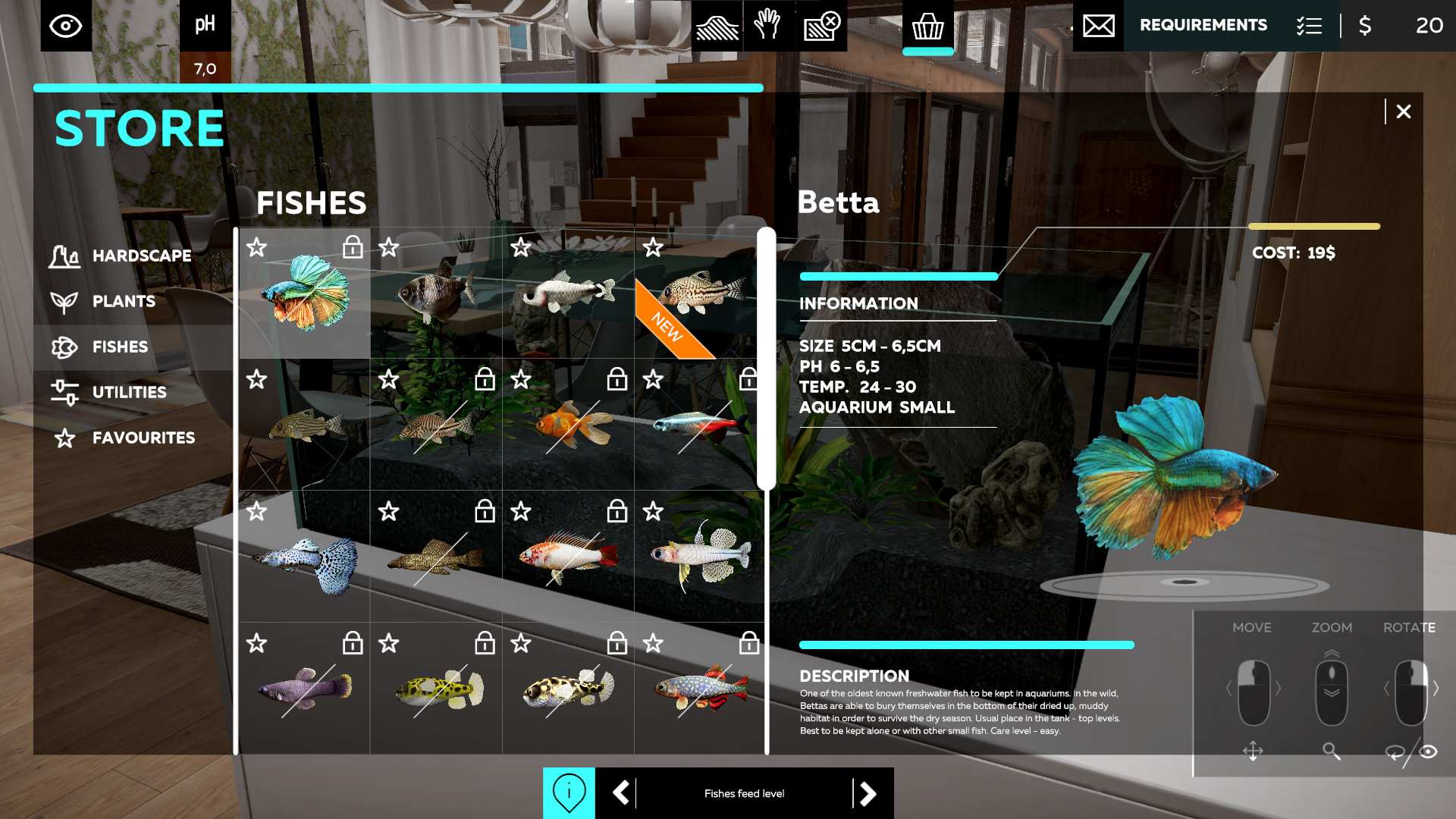
Task: Show previous info item with left arrow
Action: [621, 793]
